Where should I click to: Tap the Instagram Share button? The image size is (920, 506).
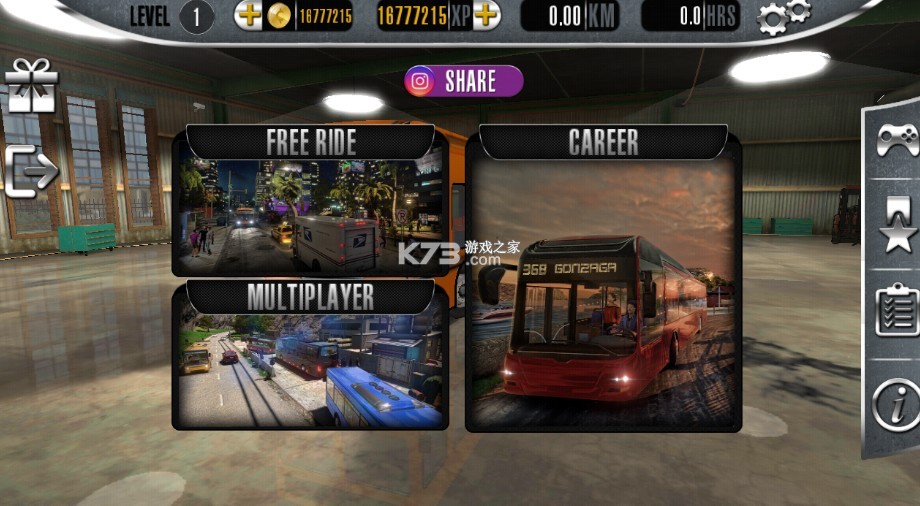pyautogui.click(x=464, y=81)
